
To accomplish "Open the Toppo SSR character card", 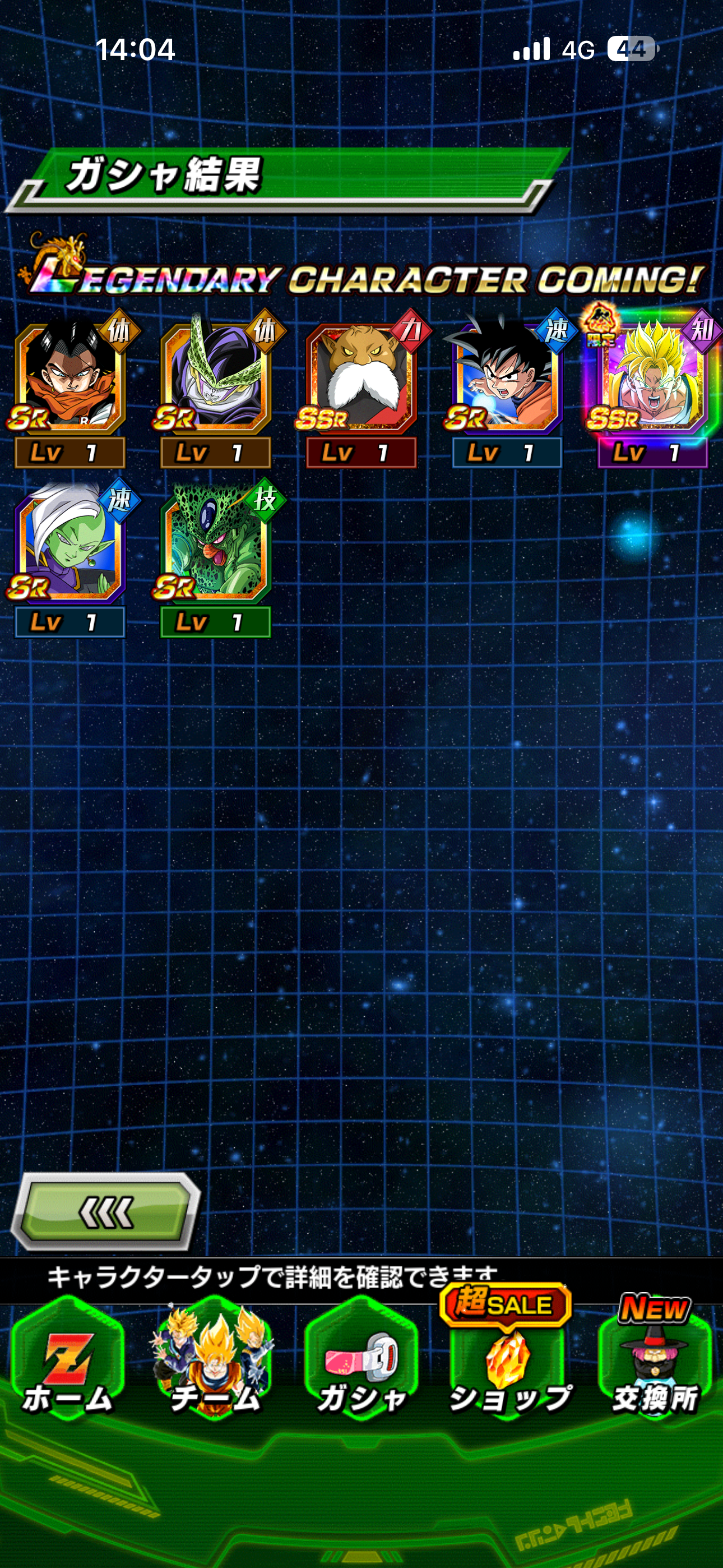I will coord(361,377).
